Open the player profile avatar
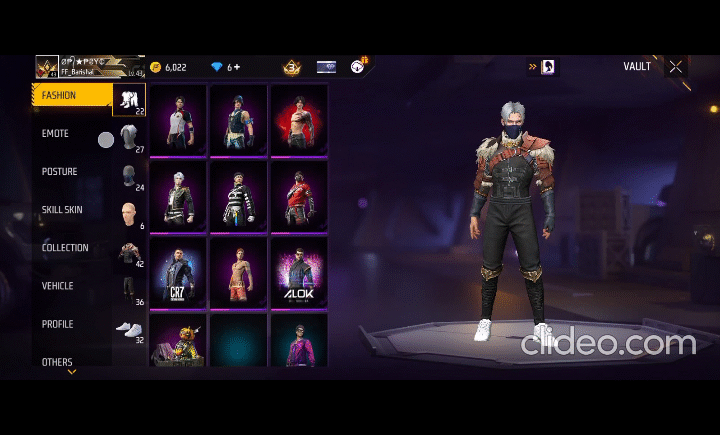 click(x=47, y=67)
